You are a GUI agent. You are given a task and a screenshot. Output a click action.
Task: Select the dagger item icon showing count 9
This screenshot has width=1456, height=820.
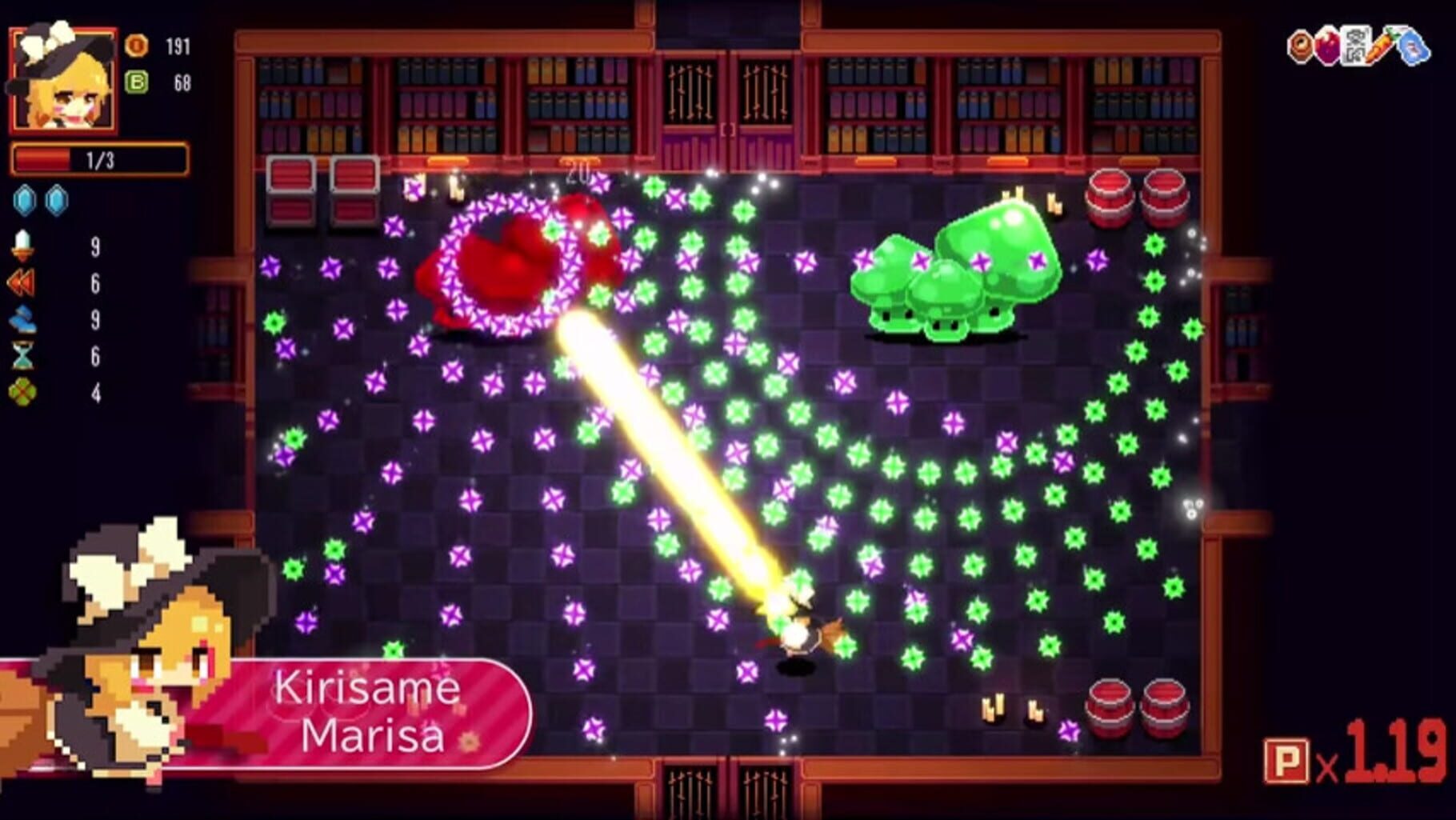(24, 245)
